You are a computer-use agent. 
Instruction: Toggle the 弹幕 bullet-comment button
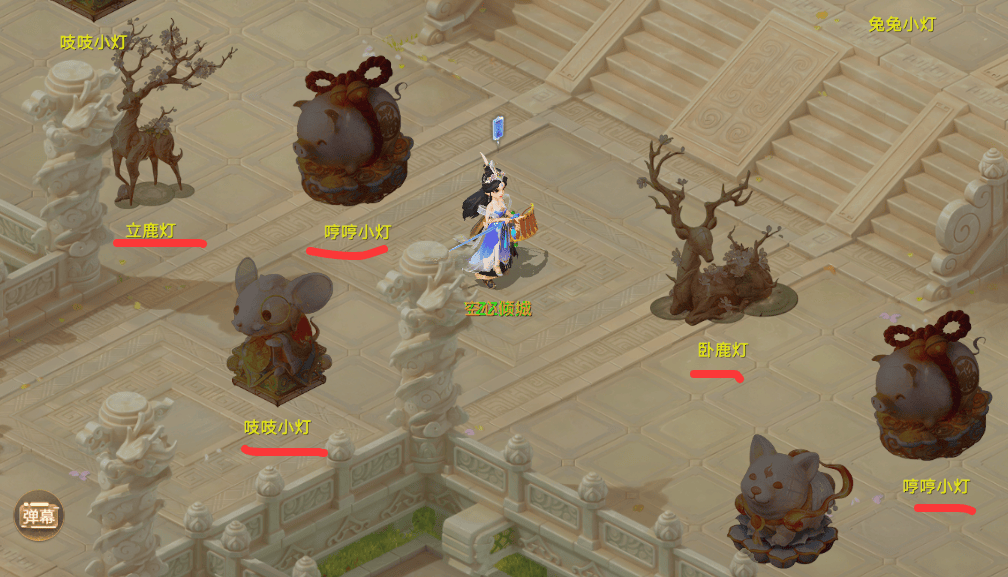click(x=38, y=516)
